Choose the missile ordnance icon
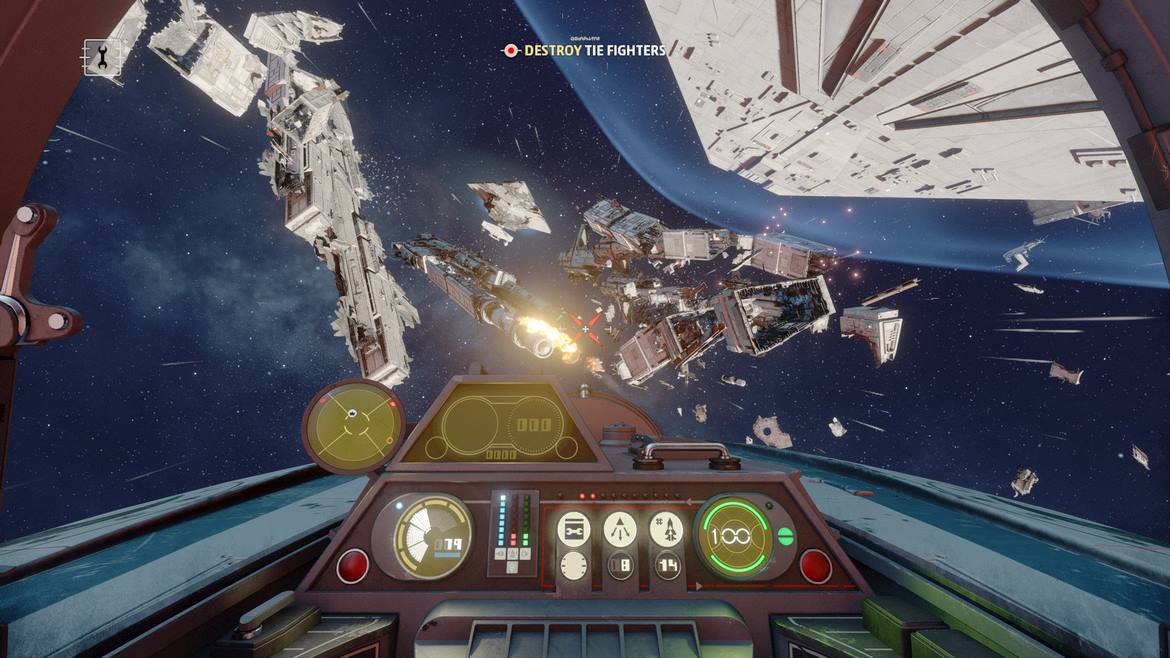The height and width of the screenshot is (658, 1170). point(666,529)
